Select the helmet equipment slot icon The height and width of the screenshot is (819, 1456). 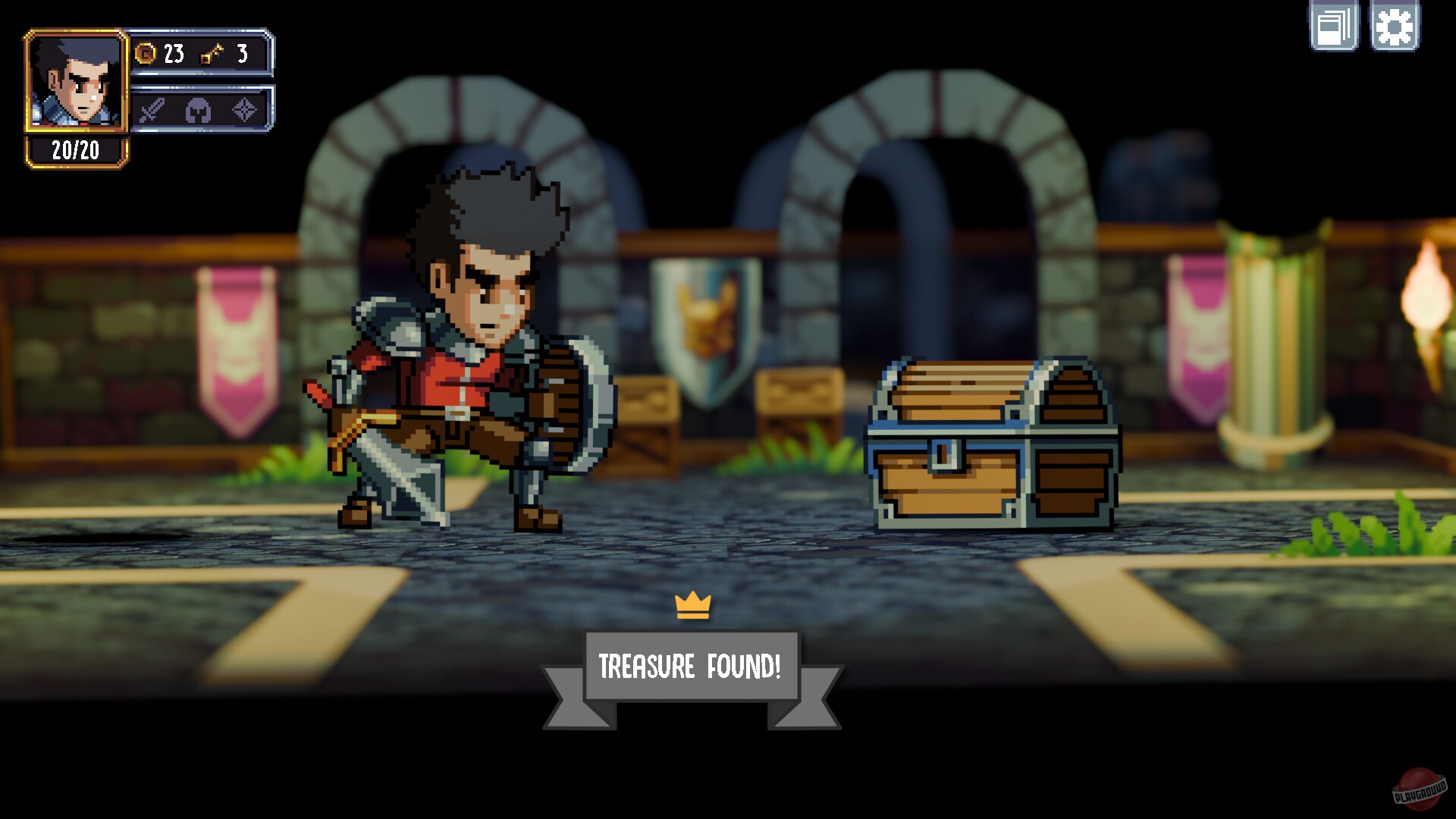(x=199, y=111)
